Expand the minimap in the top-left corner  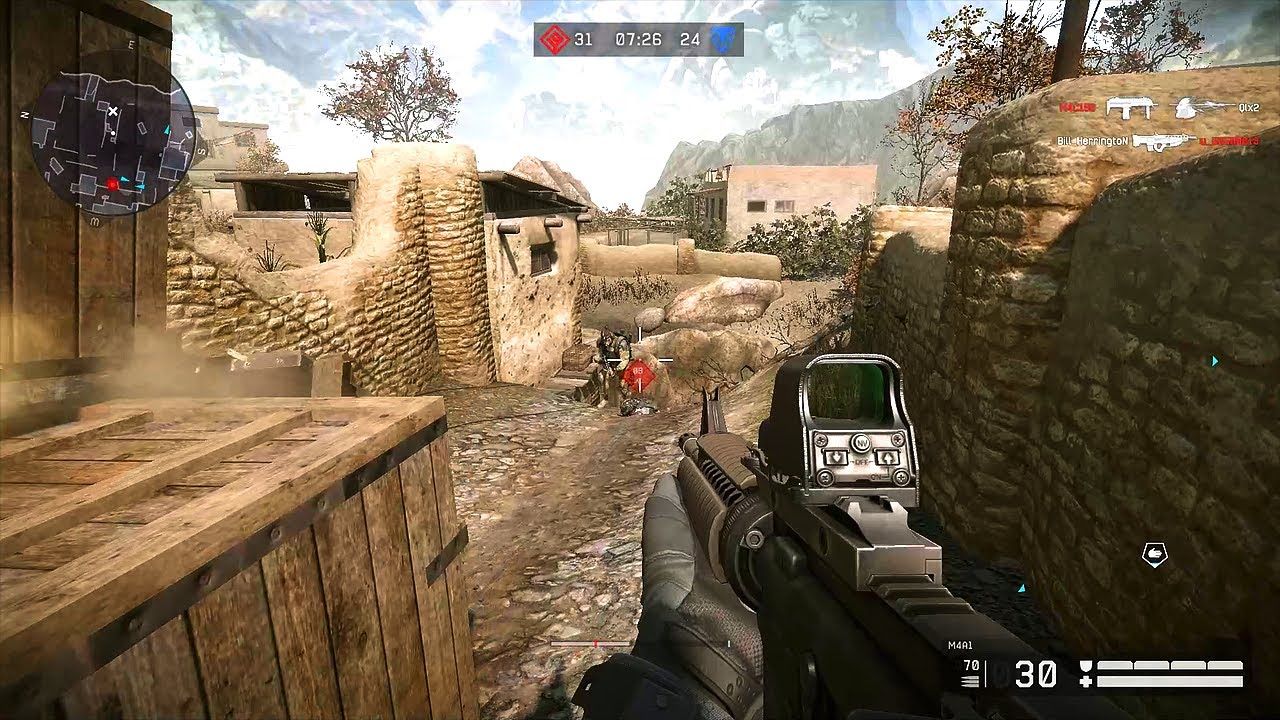click(110, 135)
